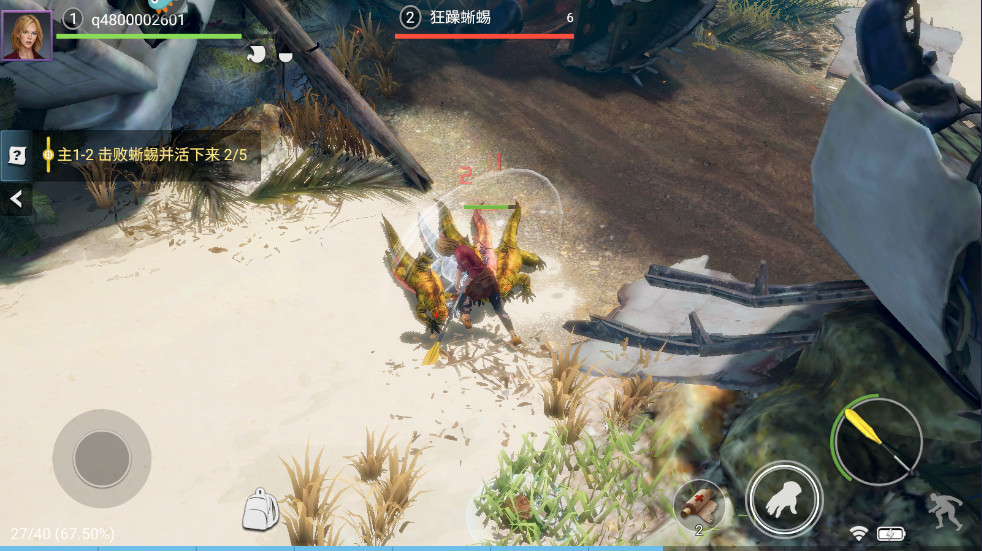Tap the fist interact button
This screenshot has height=551, width=982.
pyautogui.click(x=784, y=500)
